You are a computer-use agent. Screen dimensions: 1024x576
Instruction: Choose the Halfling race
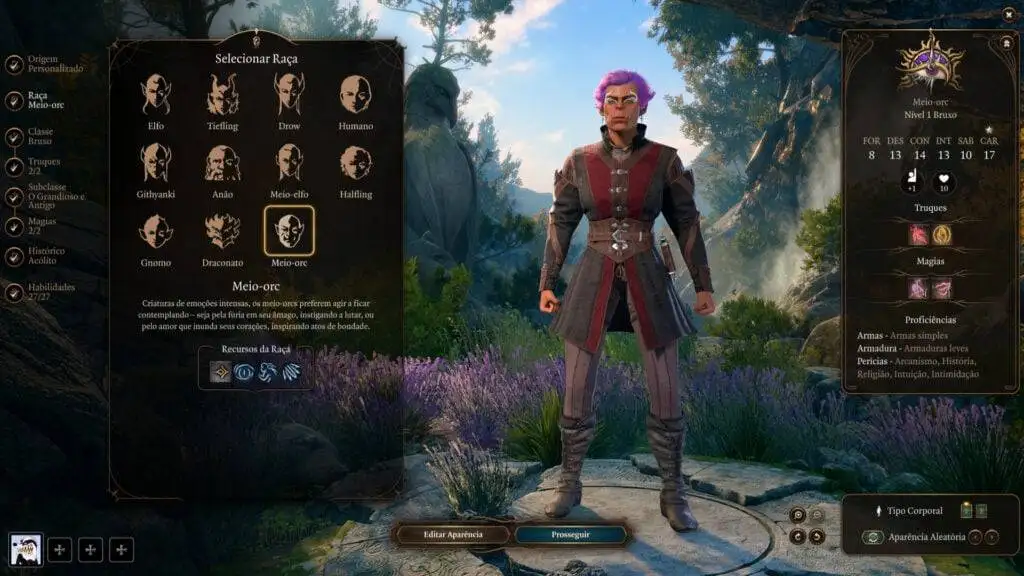click(355, 163)
